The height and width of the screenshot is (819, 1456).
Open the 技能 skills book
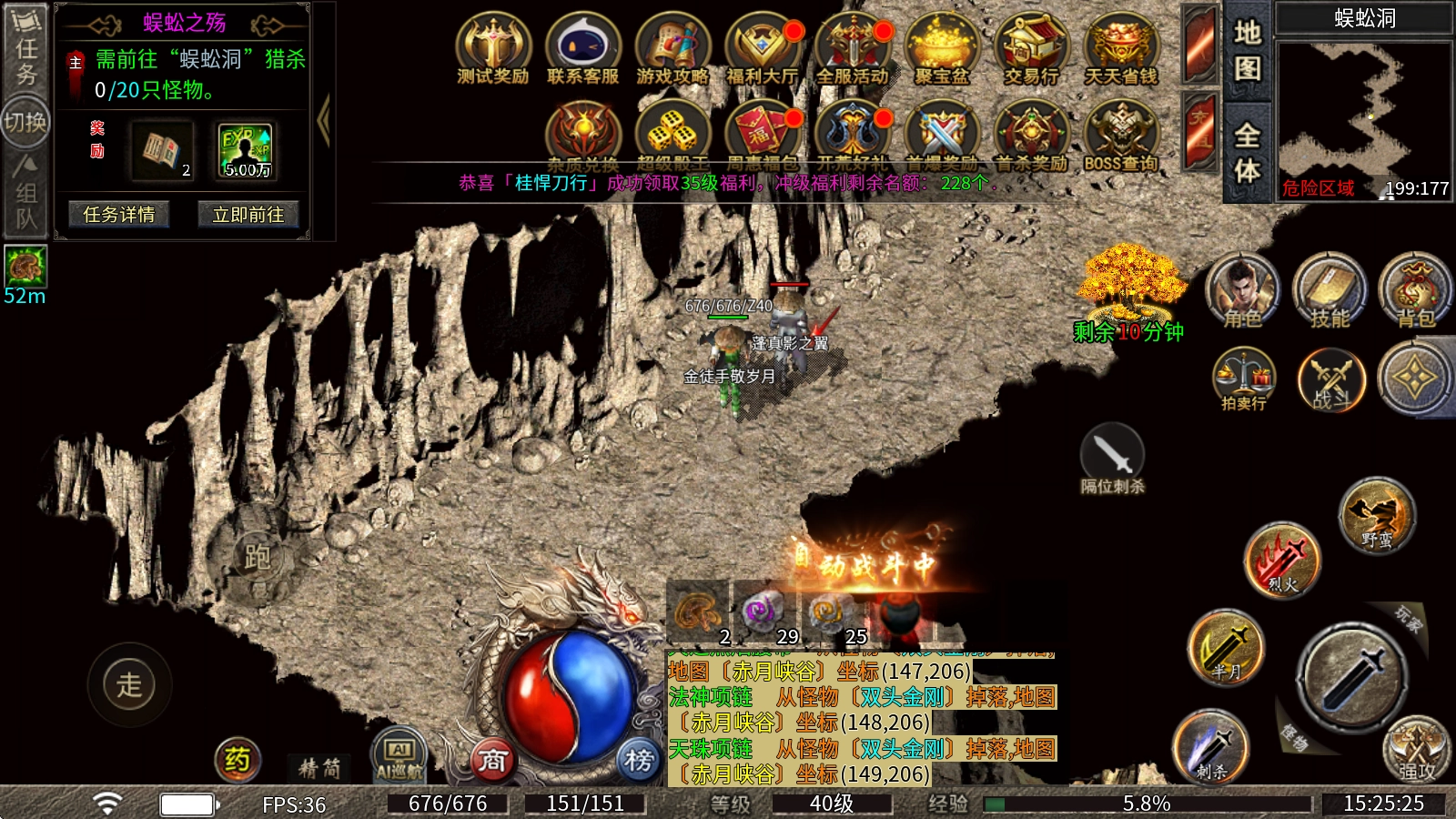[1330, 289]
